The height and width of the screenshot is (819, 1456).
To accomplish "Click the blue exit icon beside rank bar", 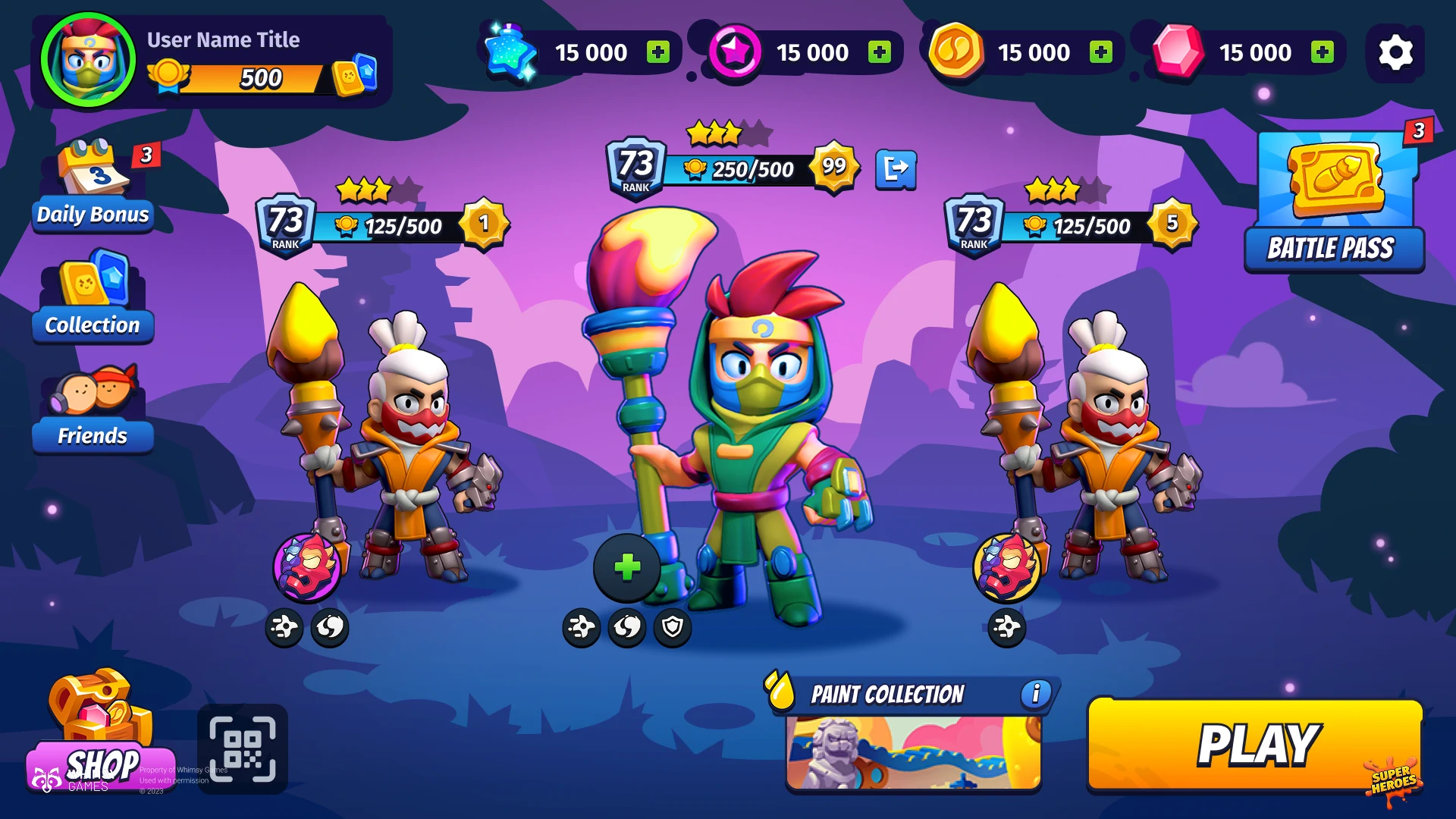I will tap(896, 168).
